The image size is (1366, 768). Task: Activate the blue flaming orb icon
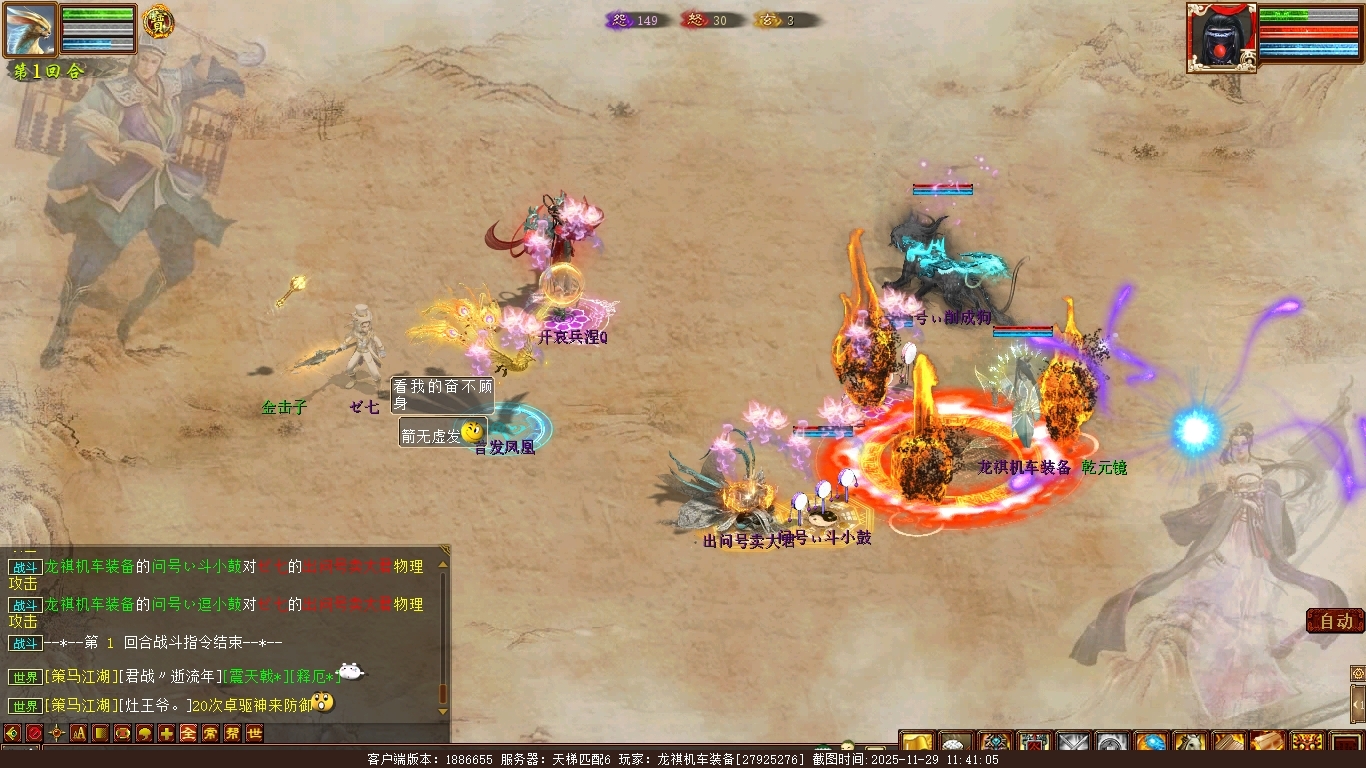pyautogui.click(x=1150, y=744)
